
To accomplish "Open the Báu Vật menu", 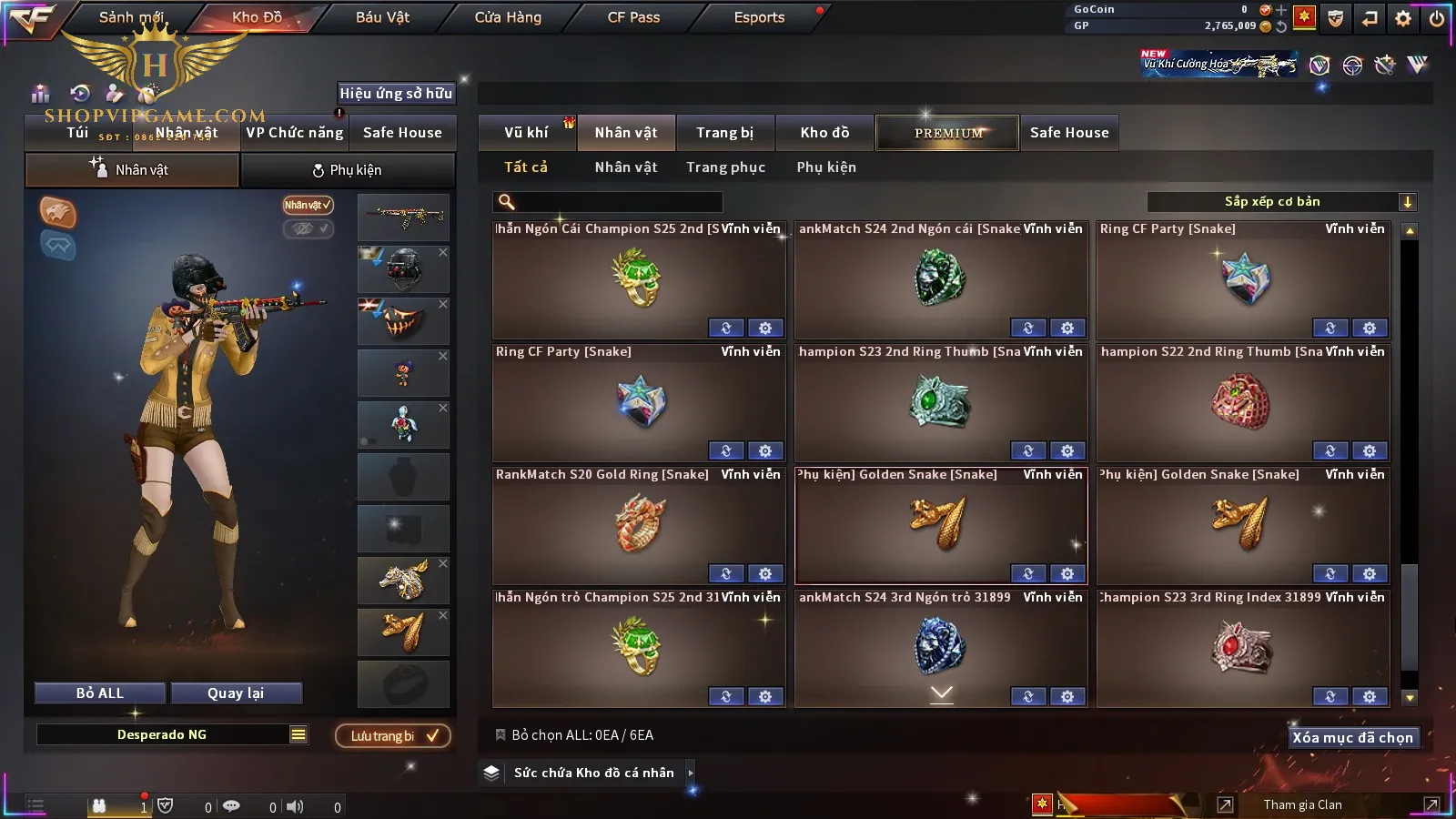I will (x=382, y=17).
